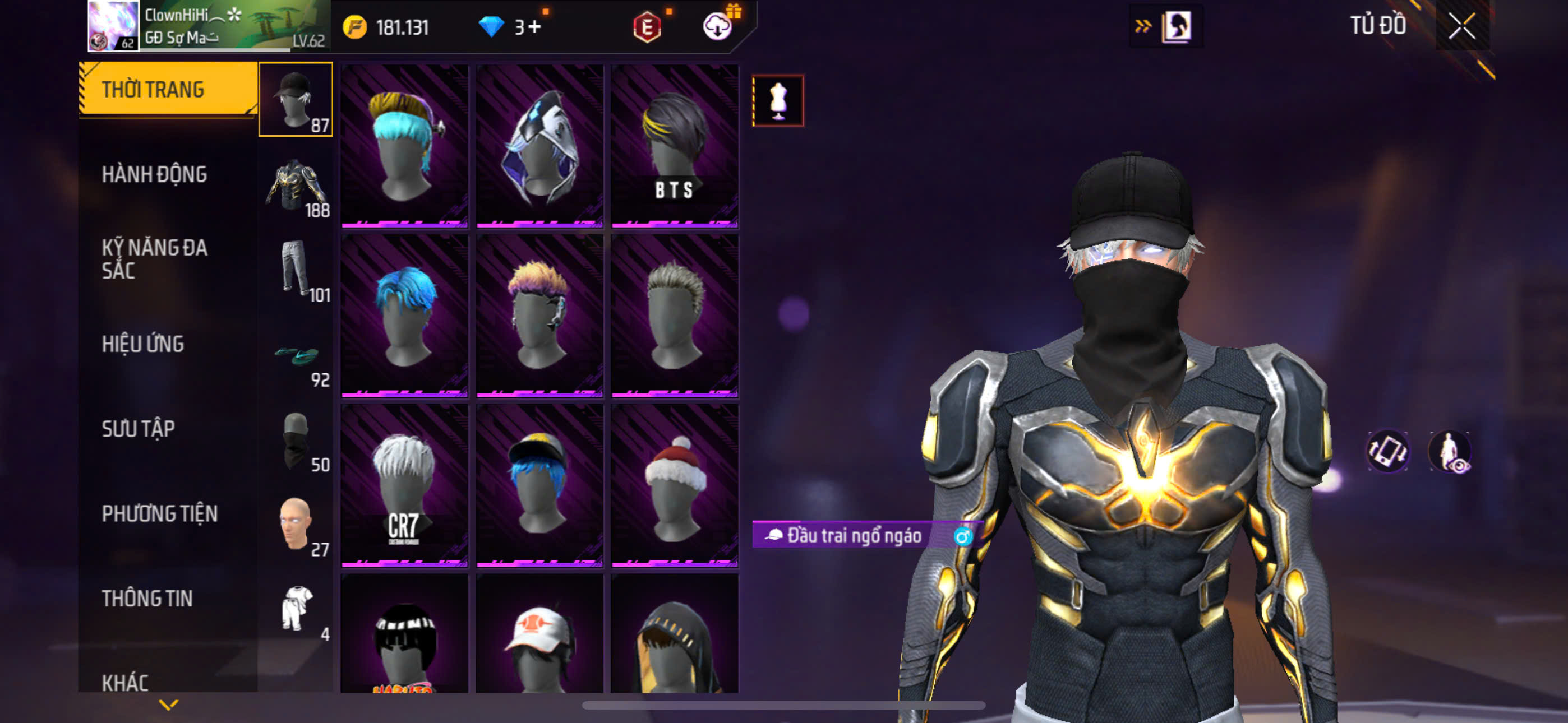Toggle the character view eye icon
This screenshot has width=1568, height=723.
pyautogui.click(x=1449, y=452)
